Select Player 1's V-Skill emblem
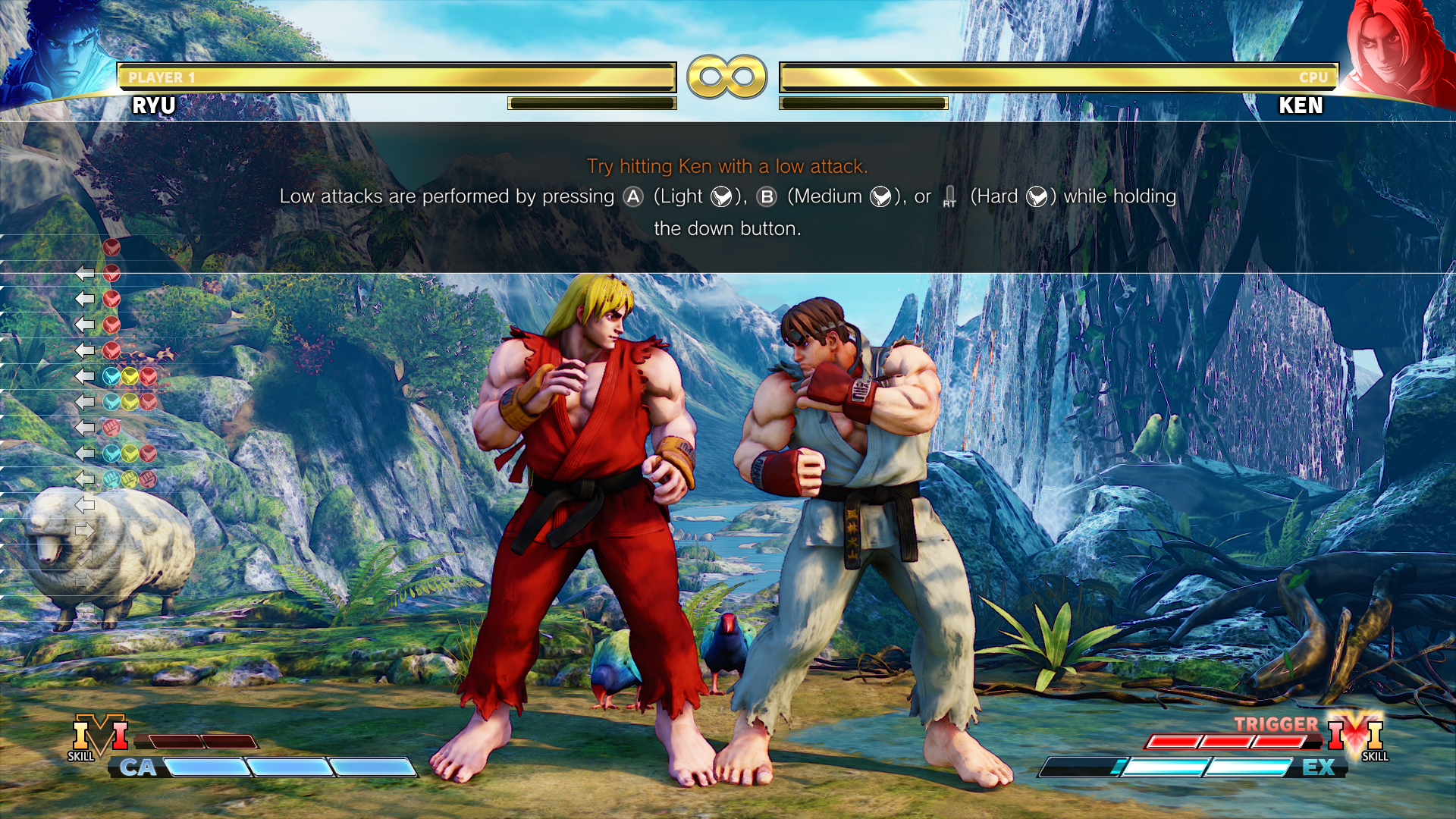1456x819 pixels. coord(99,737)
